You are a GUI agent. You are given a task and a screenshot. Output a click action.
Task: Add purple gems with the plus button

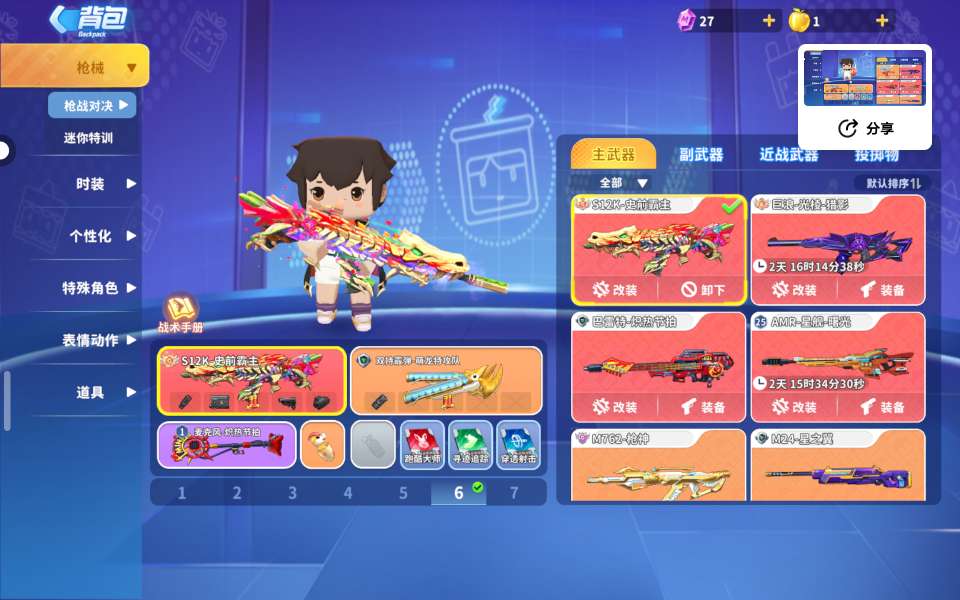(768, 21)
